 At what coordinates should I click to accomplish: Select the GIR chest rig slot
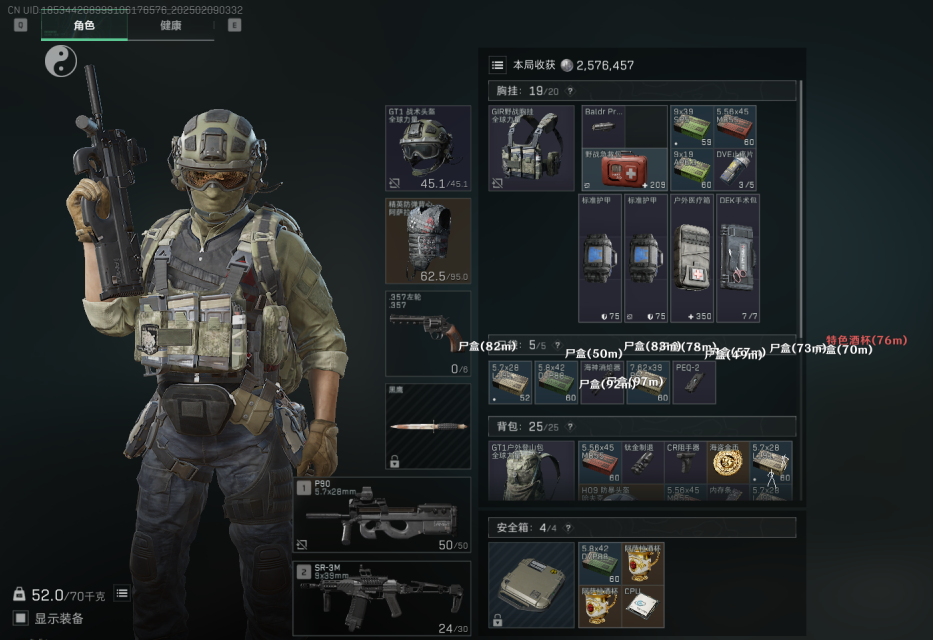[x=531, y=148]
